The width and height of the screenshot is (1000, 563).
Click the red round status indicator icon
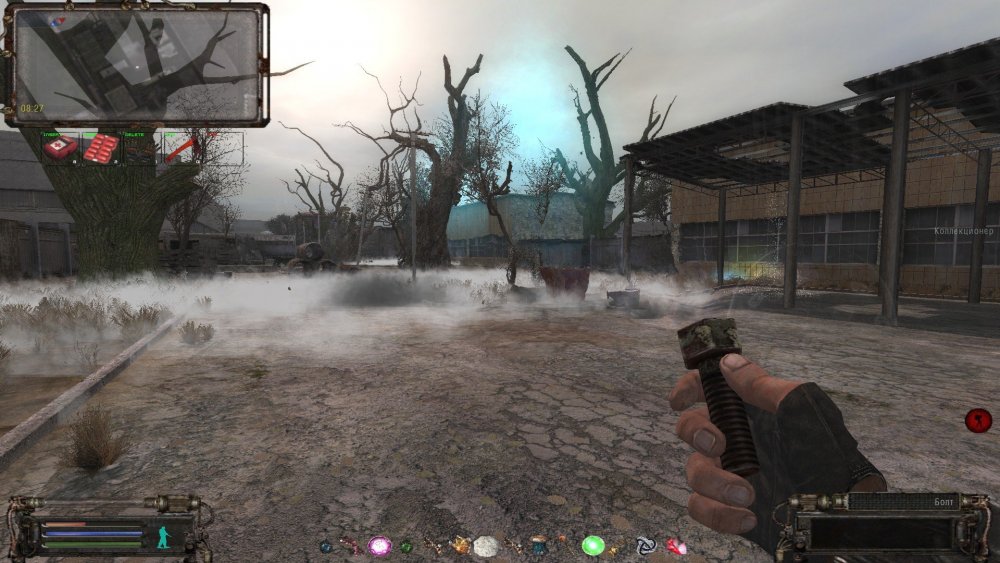click(x=977, y=420)
